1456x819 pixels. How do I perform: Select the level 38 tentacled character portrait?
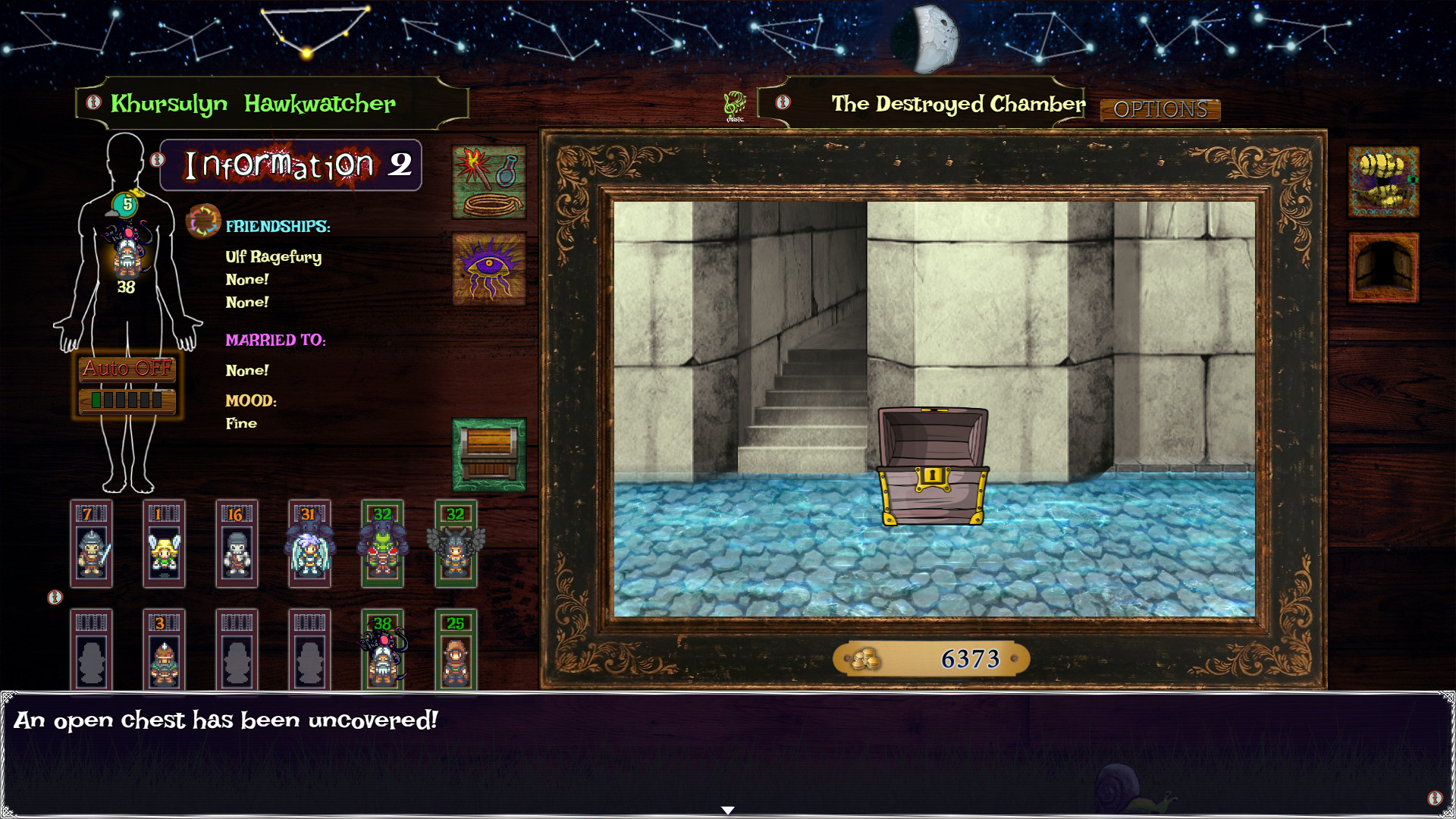coord(382,654)
